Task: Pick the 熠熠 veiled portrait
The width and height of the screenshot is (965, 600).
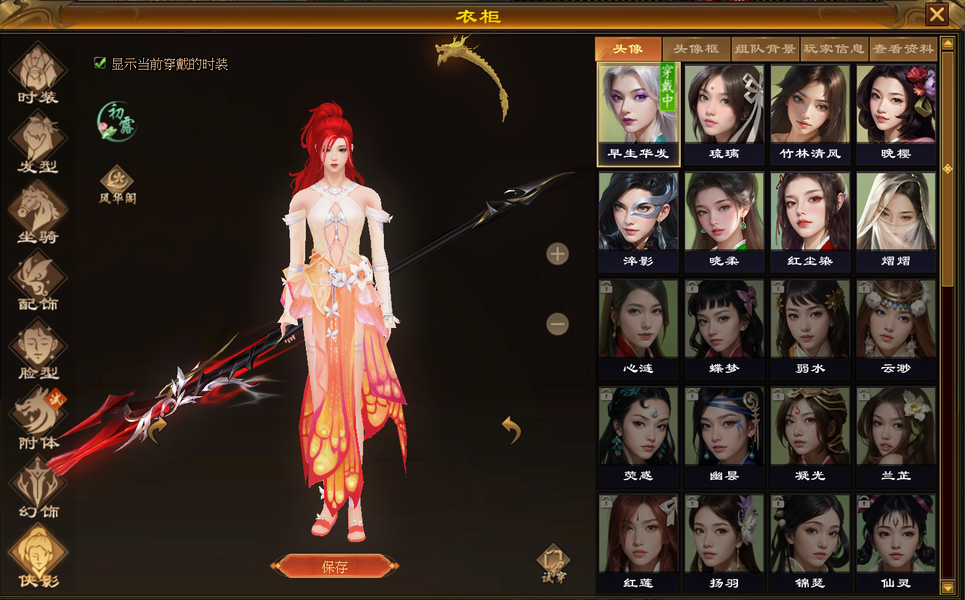Action: (x=896, y=220)
